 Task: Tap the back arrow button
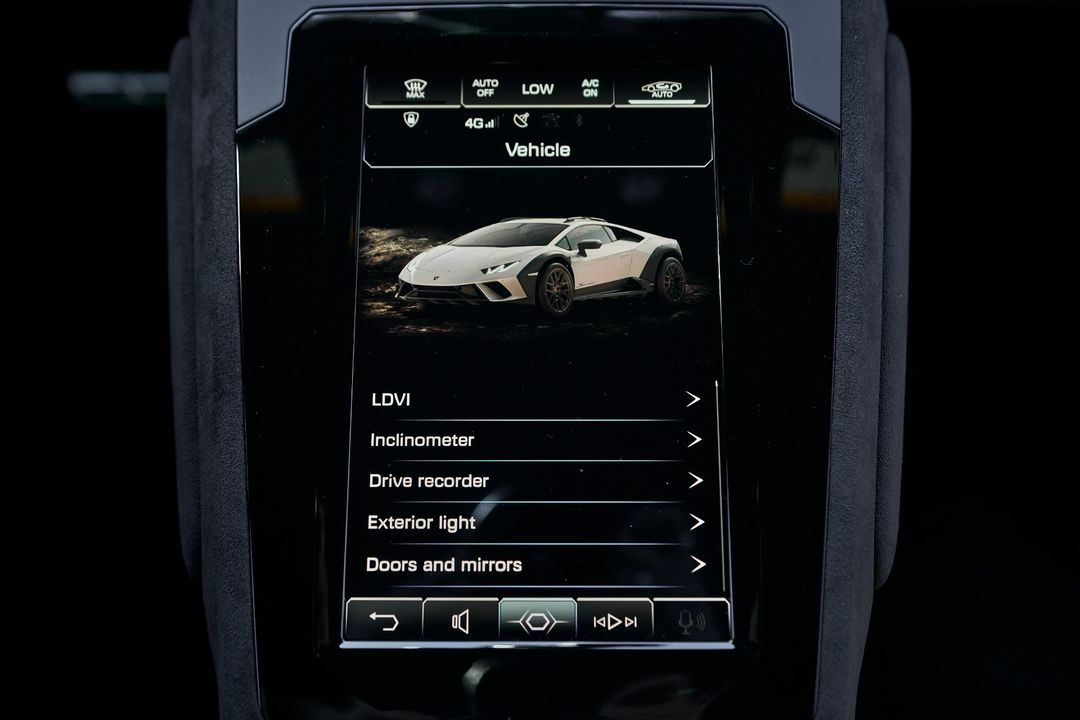[x=384, y=621]
